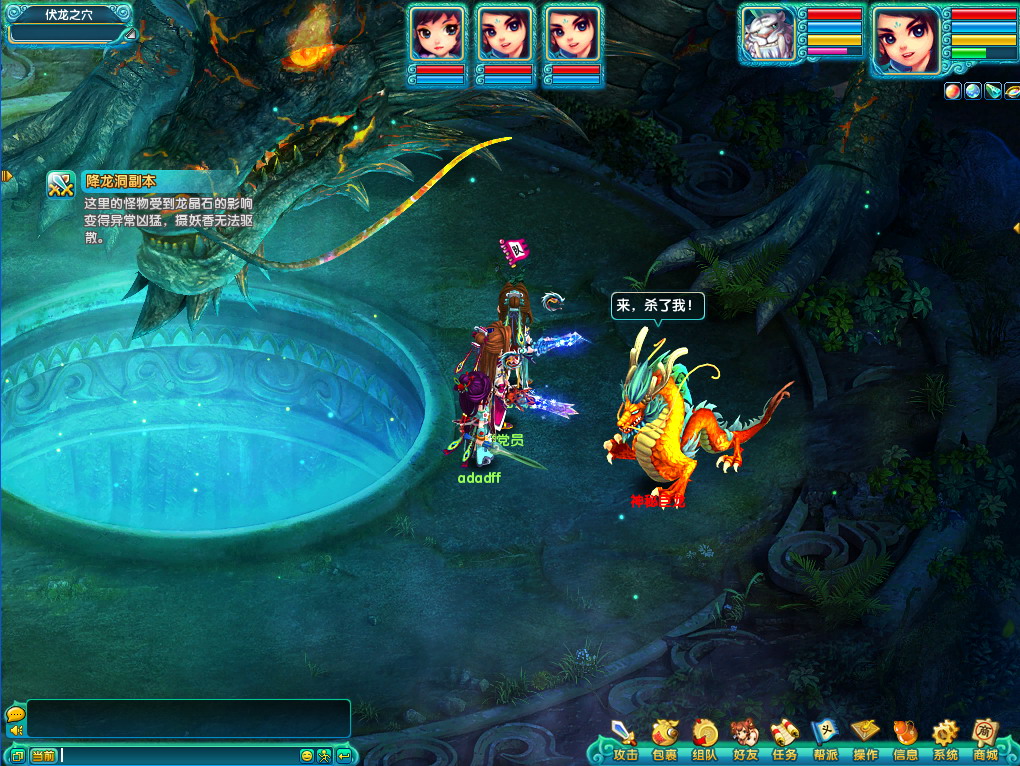Image resolution: width=1020 pixels, height=766 pixels.
Task: Open the smiley emoji picker
Action: pos(307,756)
